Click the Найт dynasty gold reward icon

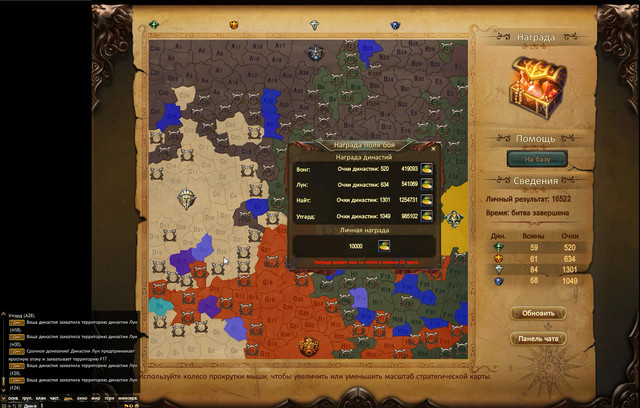[427, 199]
